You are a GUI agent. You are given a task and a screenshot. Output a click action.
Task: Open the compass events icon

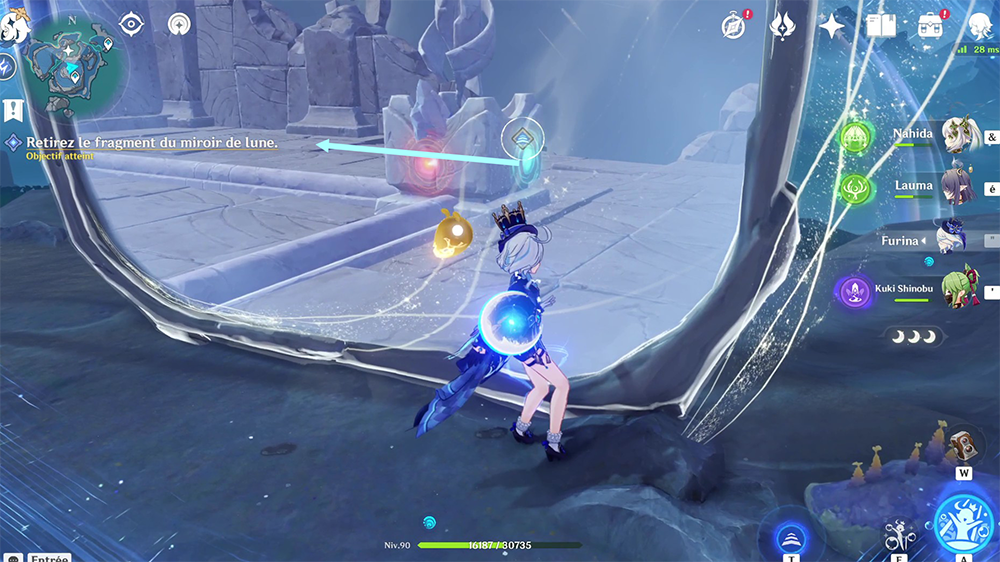[733, 26]
